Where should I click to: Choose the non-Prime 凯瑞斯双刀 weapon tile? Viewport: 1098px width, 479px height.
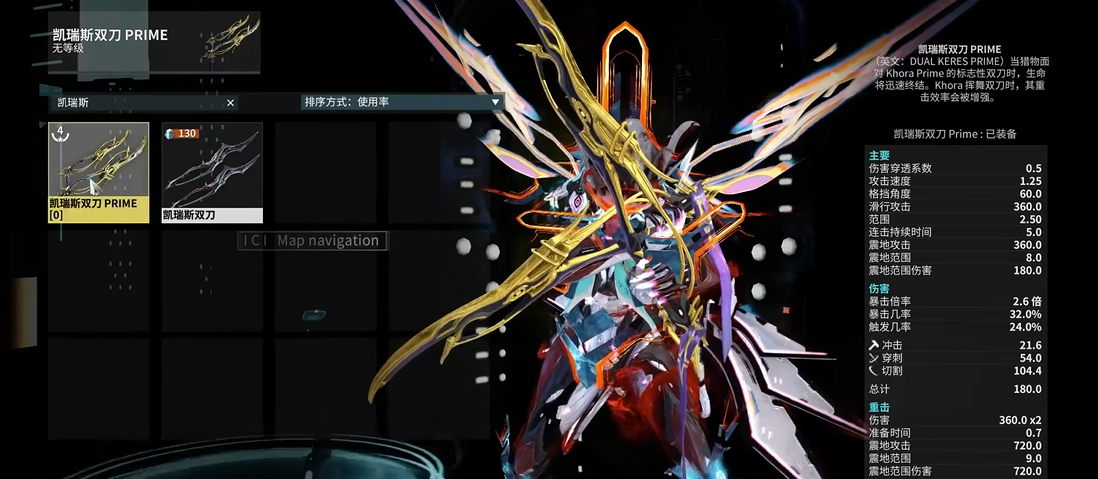click(x=212, y=171)
